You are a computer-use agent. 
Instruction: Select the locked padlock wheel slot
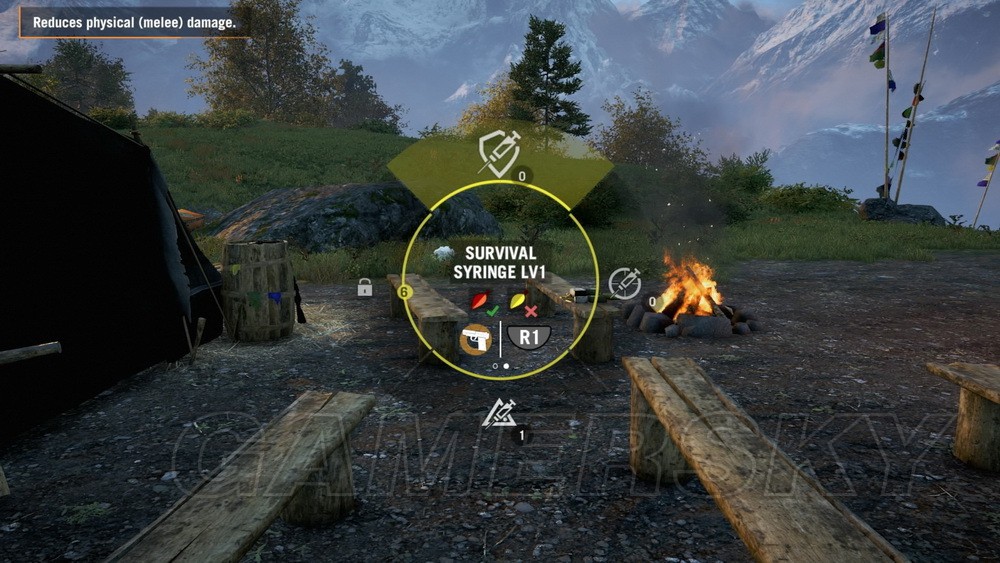click(x=365, y=288)
